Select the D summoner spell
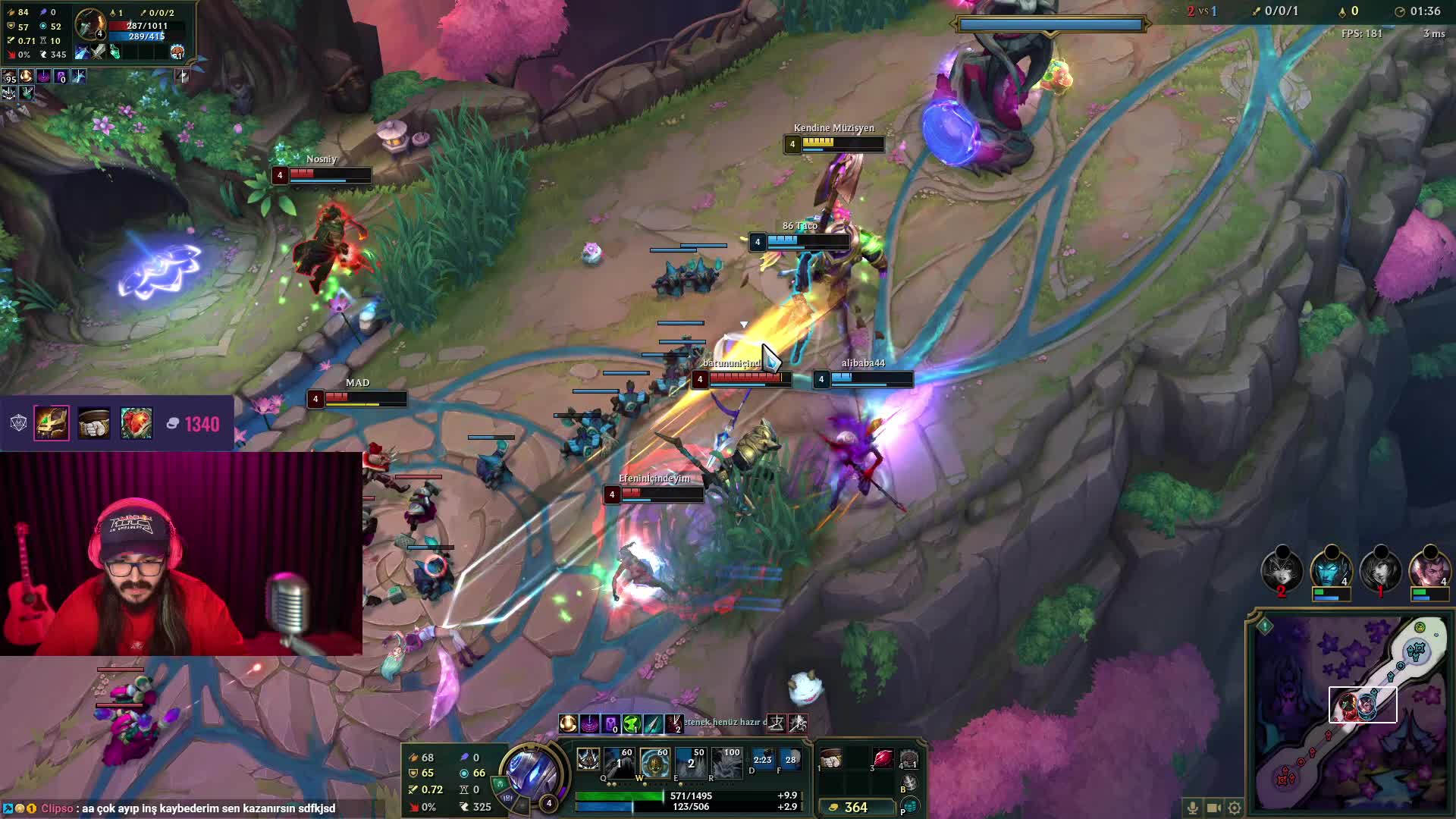 click(x=762, y=761)
